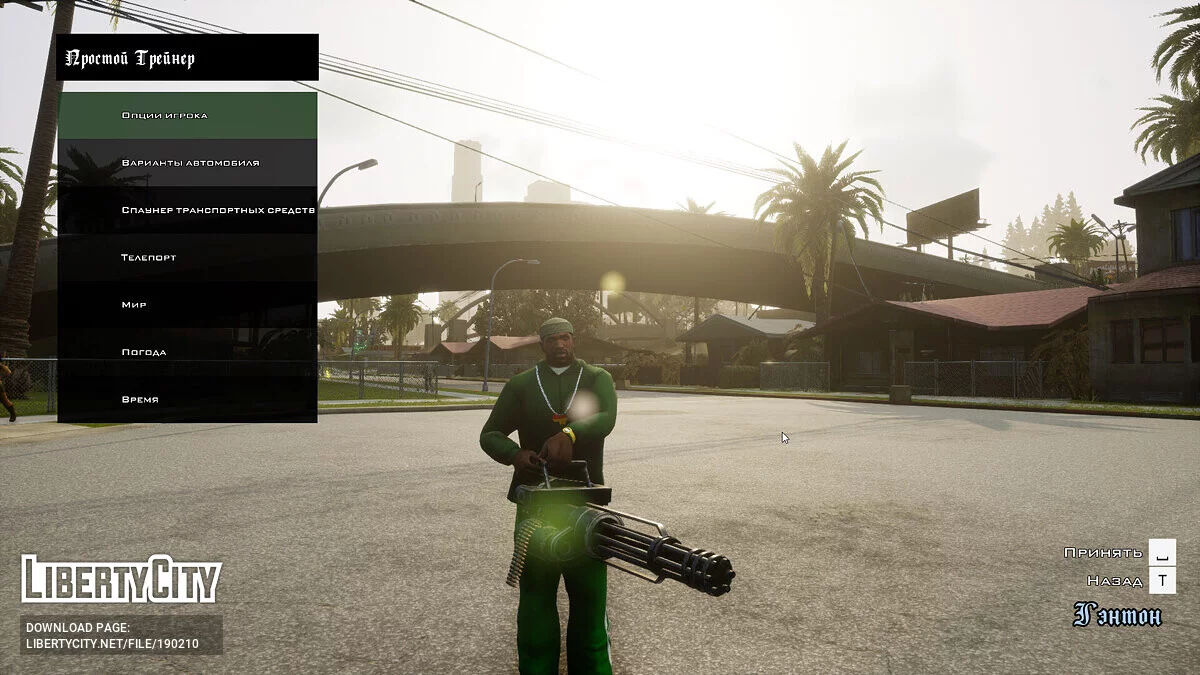Open the Опции игрока menu entry

187,115
